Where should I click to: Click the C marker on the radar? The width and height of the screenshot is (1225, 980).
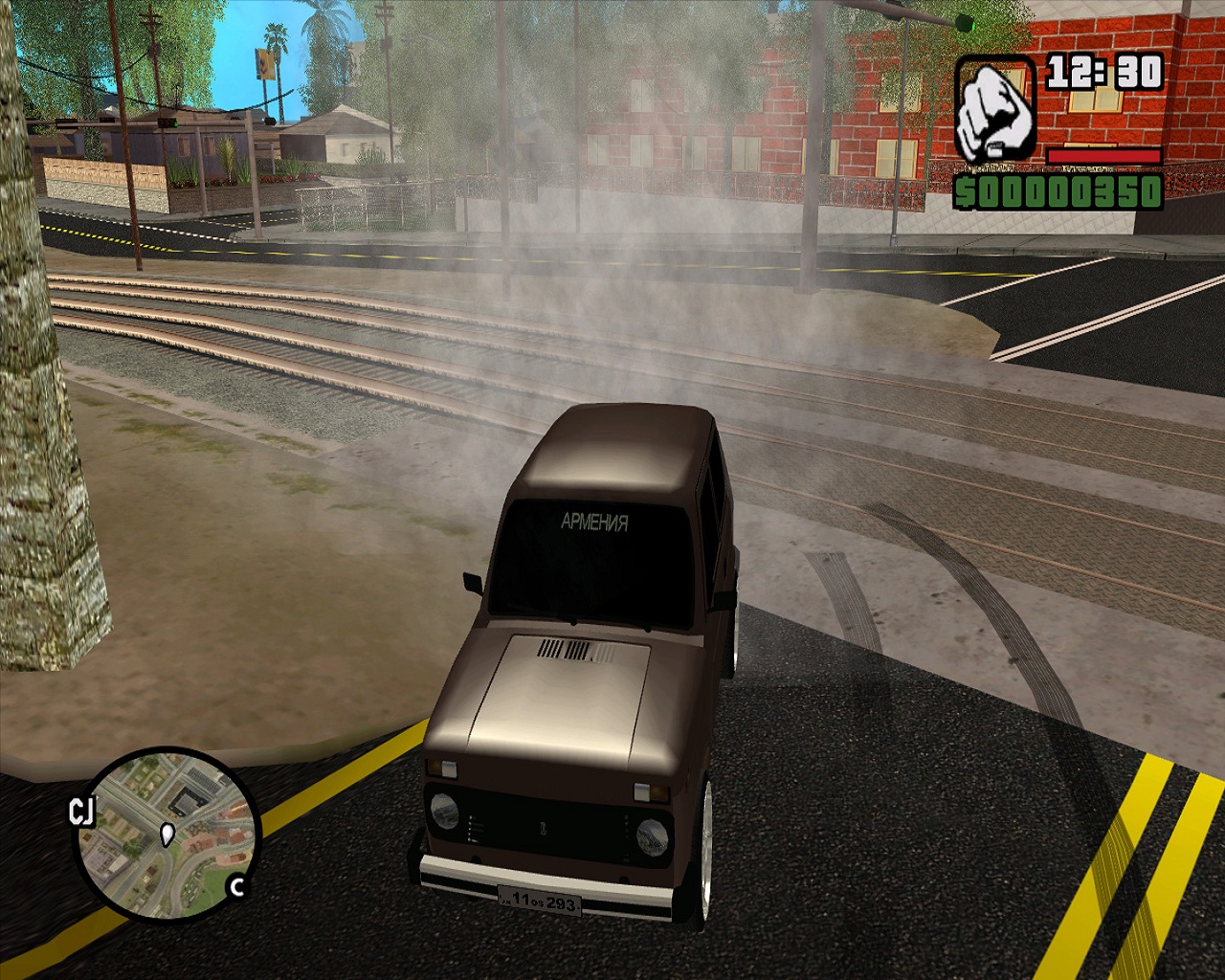pyautogui.click(x=236, y=887)
